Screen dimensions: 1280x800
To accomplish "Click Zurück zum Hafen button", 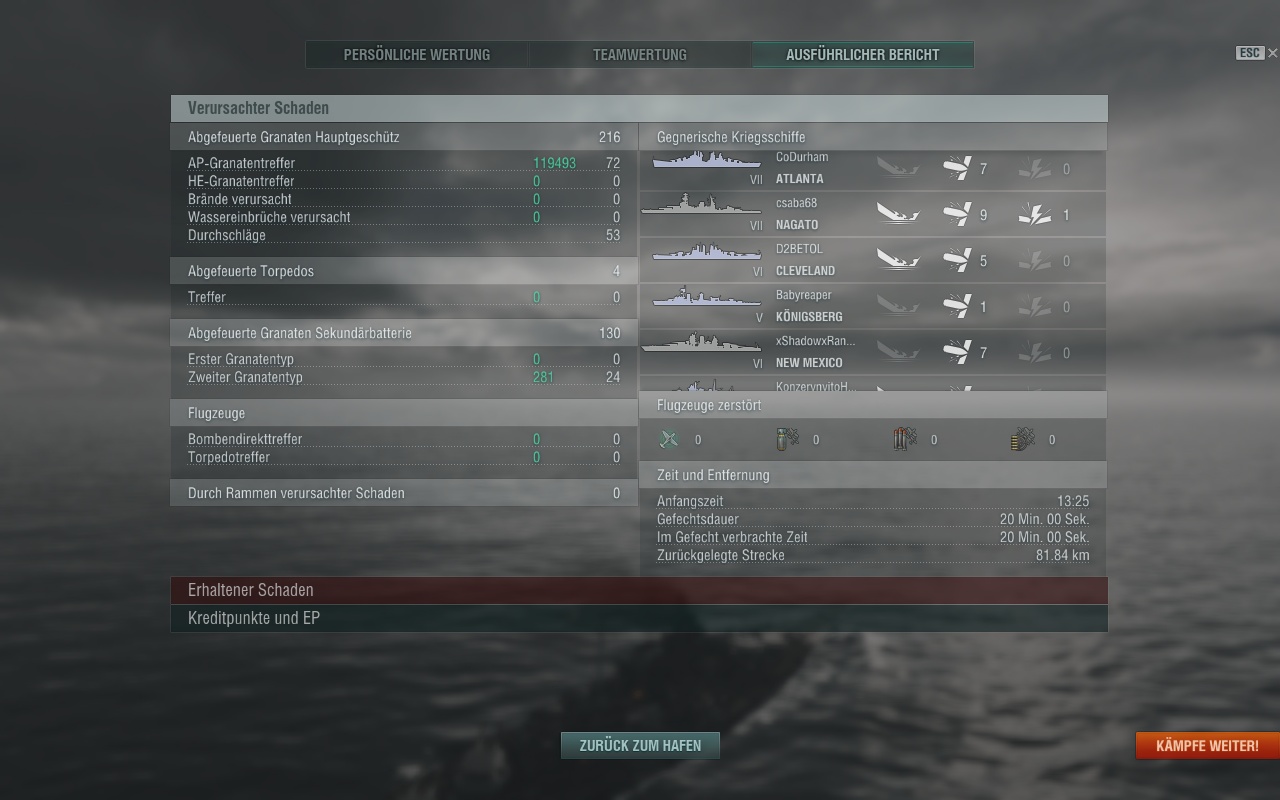I will point(640,745).
